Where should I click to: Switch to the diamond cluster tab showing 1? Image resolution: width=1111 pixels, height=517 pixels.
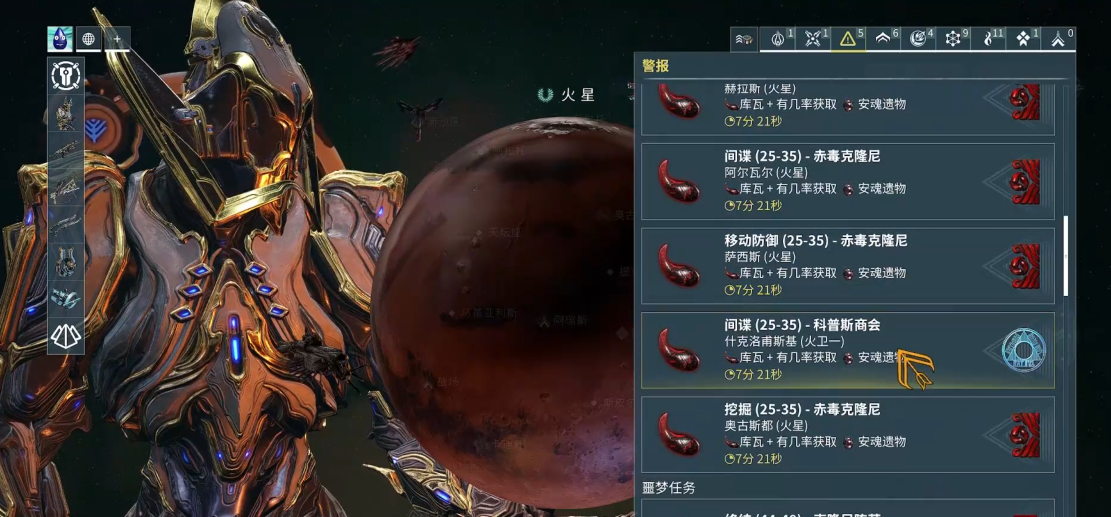pyautogui.click(x=1024, y=40)
